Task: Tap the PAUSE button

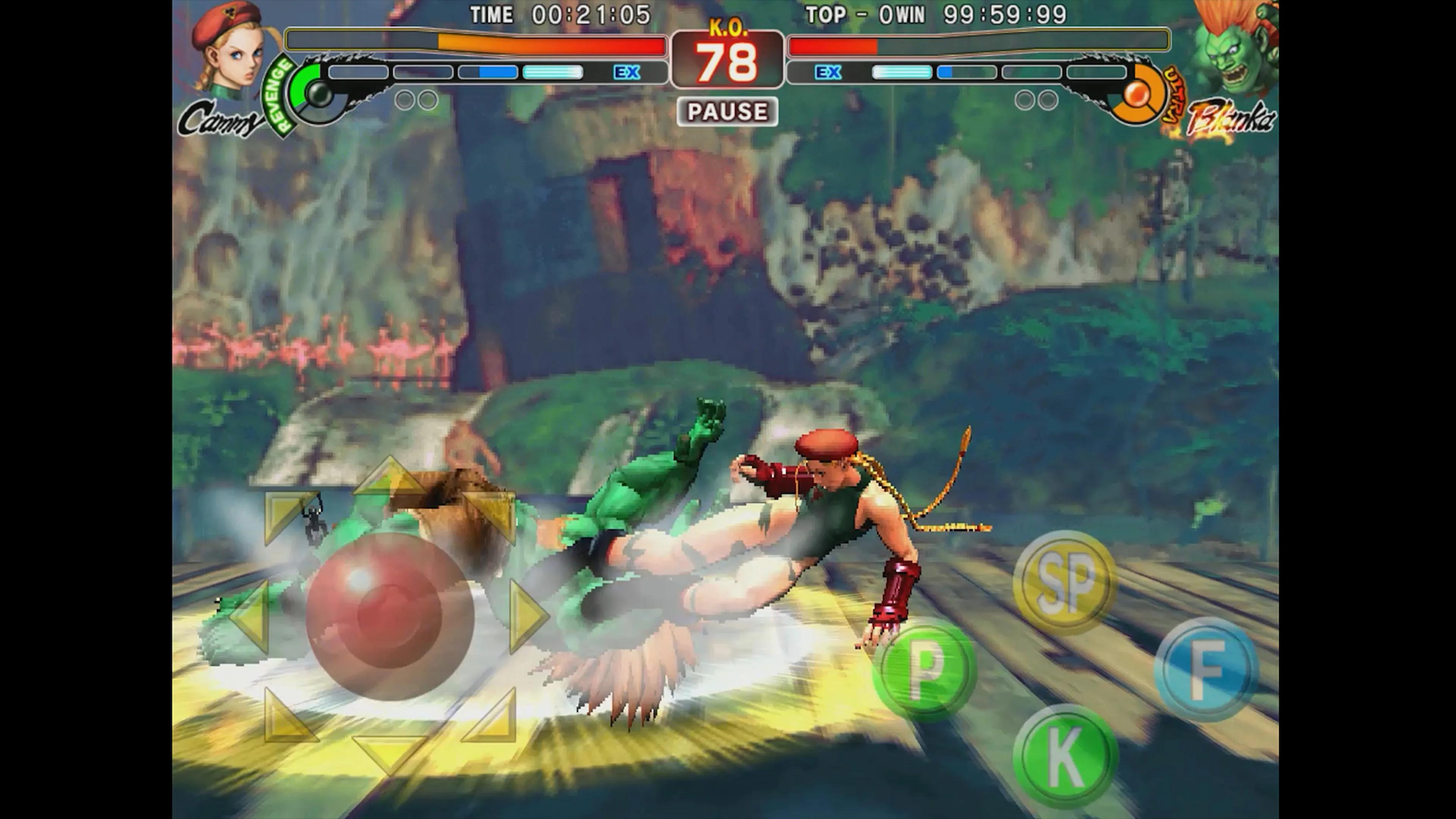Action: point(727,111)
